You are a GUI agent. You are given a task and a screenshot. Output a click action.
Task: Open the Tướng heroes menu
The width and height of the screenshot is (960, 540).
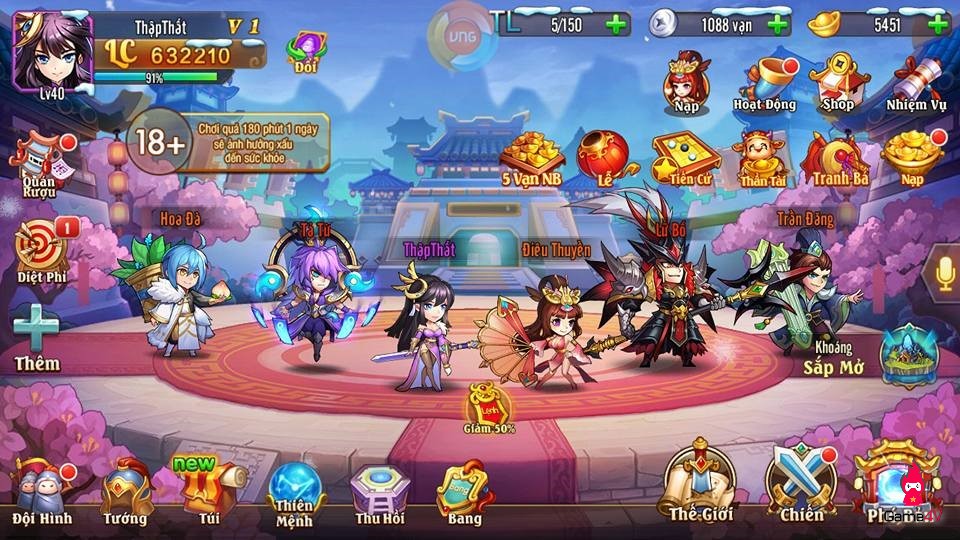point(126,488)
